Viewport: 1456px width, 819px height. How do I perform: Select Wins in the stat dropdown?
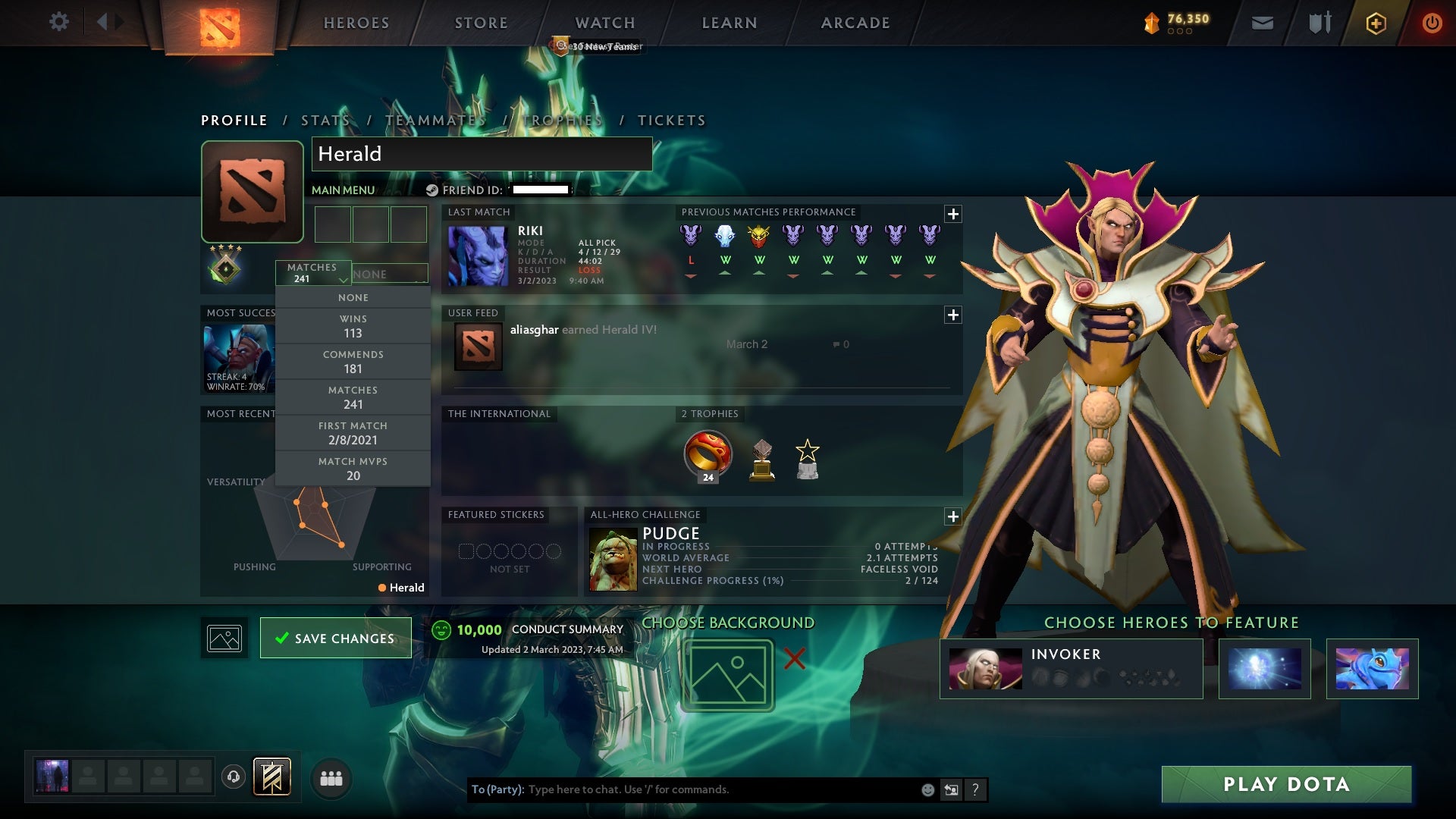click(x=353, y=326)
